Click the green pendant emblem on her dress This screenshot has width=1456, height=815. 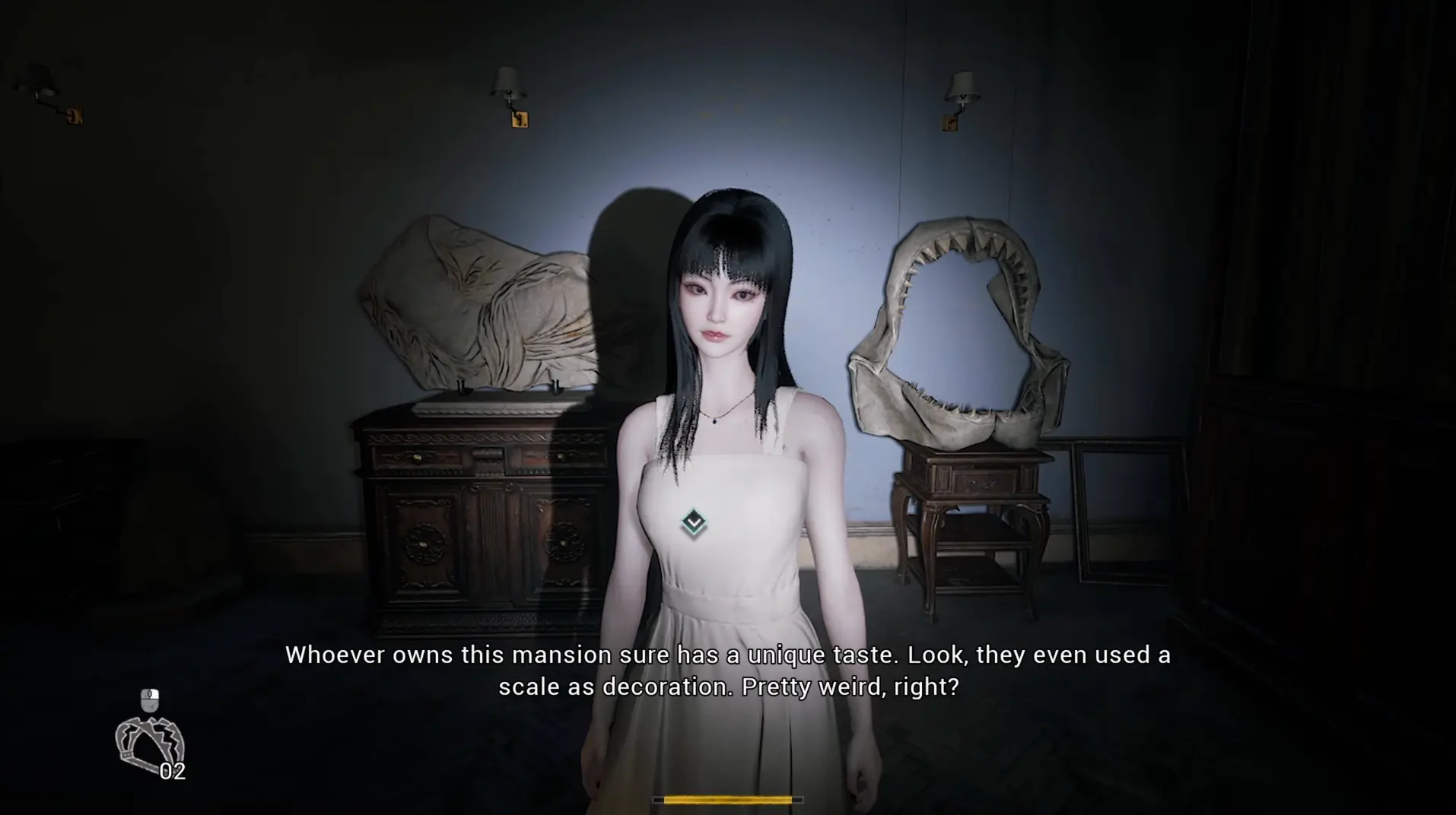(693, 522)
